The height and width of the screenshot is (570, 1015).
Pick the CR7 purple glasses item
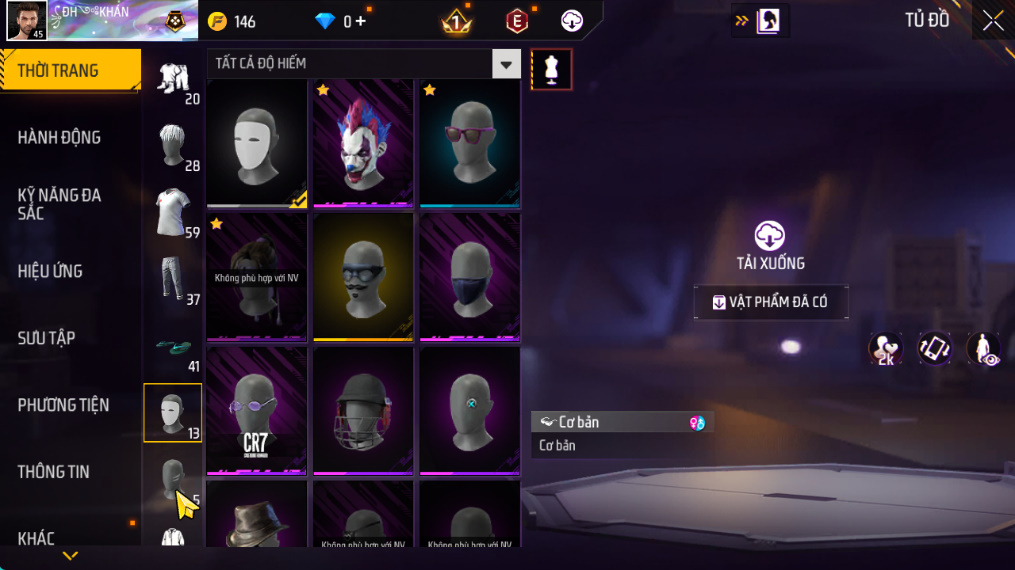[257, 410]
